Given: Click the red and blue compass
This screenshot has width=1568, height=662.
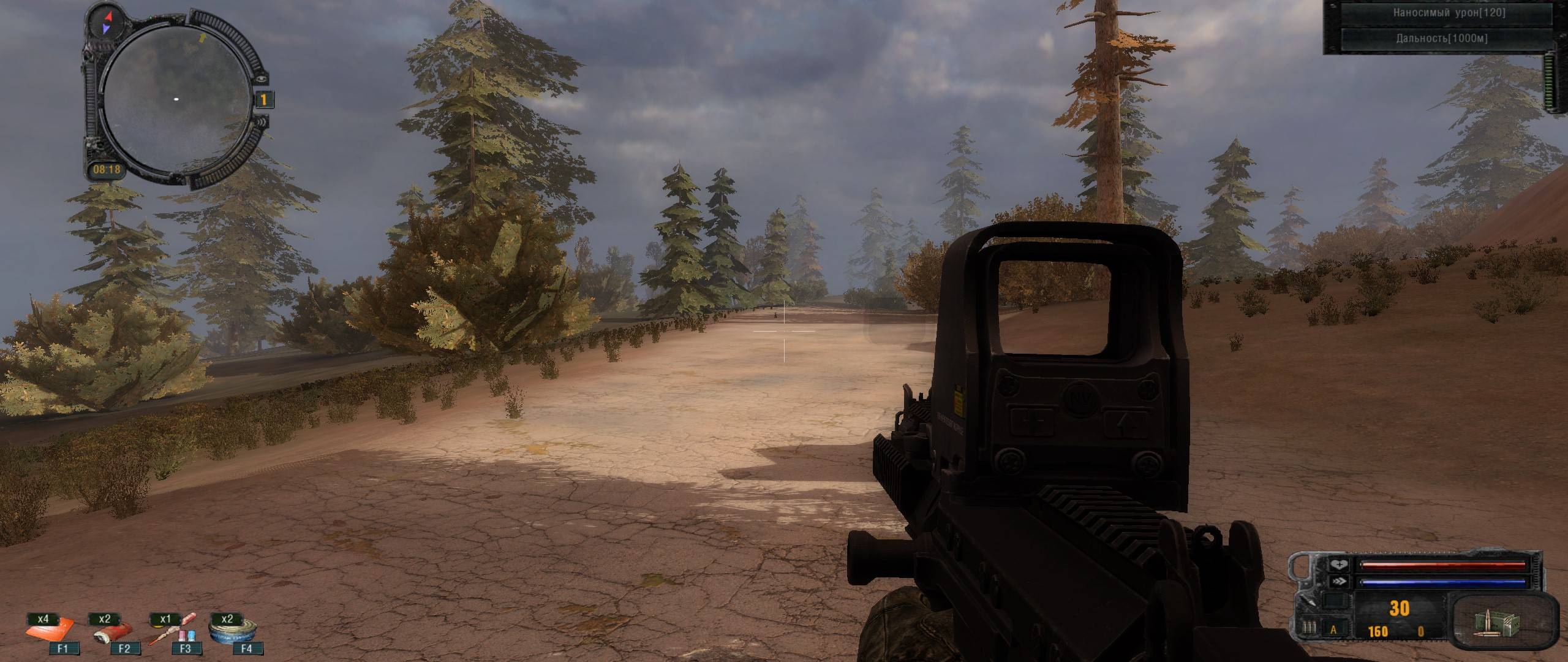Looking at the screenshot, I should [107, 23].
